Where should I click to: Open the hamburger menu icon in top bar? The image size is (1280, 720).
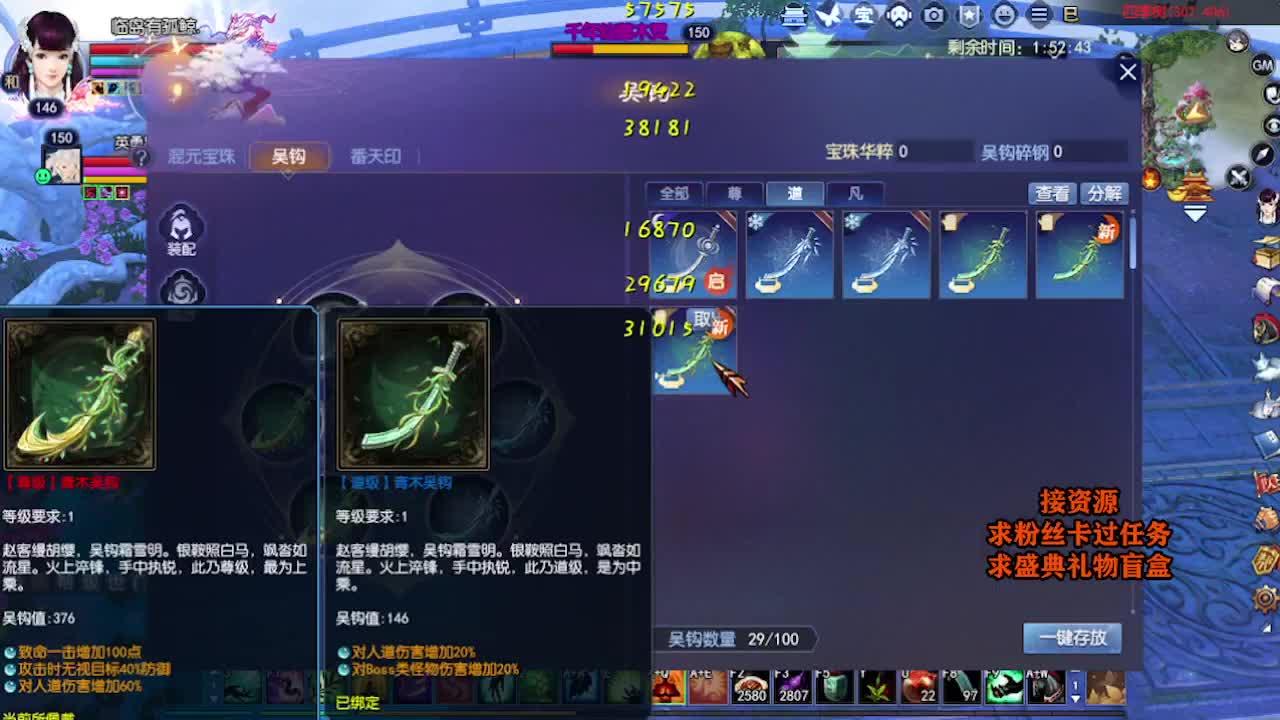click(1037, 16)
